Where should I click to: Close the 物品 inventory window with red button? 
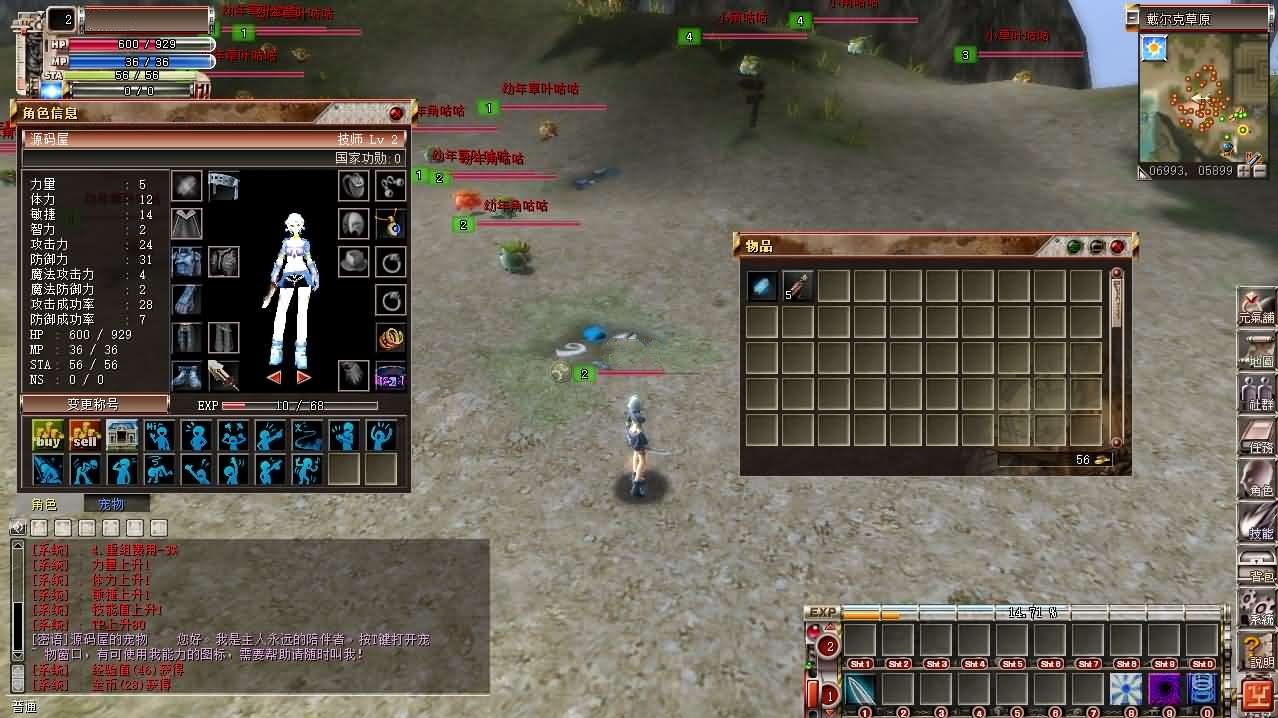point(1117,246)
